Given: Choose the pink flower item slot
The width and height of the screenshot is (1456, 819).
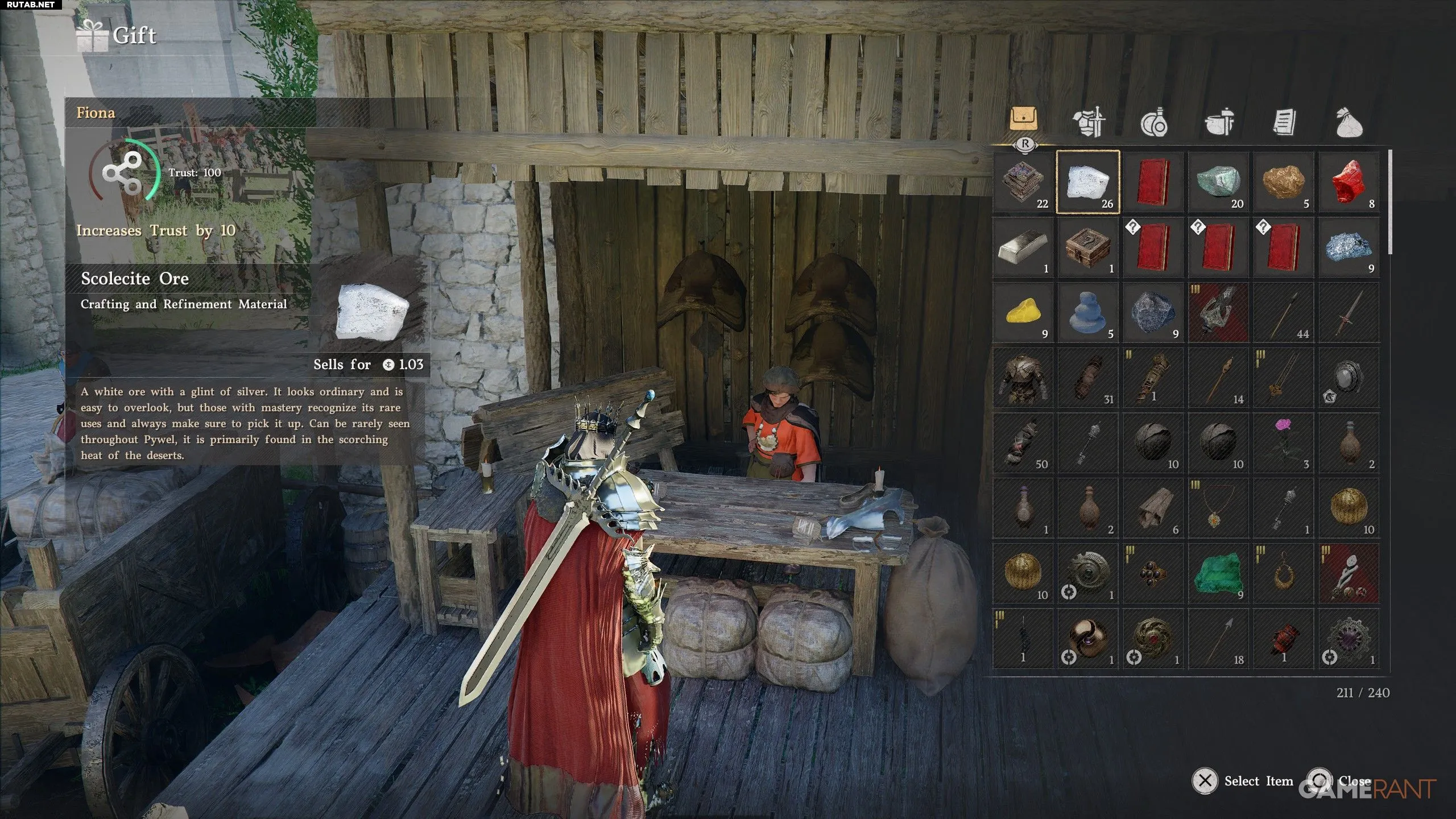Looking at the screenshot, I should coord(1284,442).
